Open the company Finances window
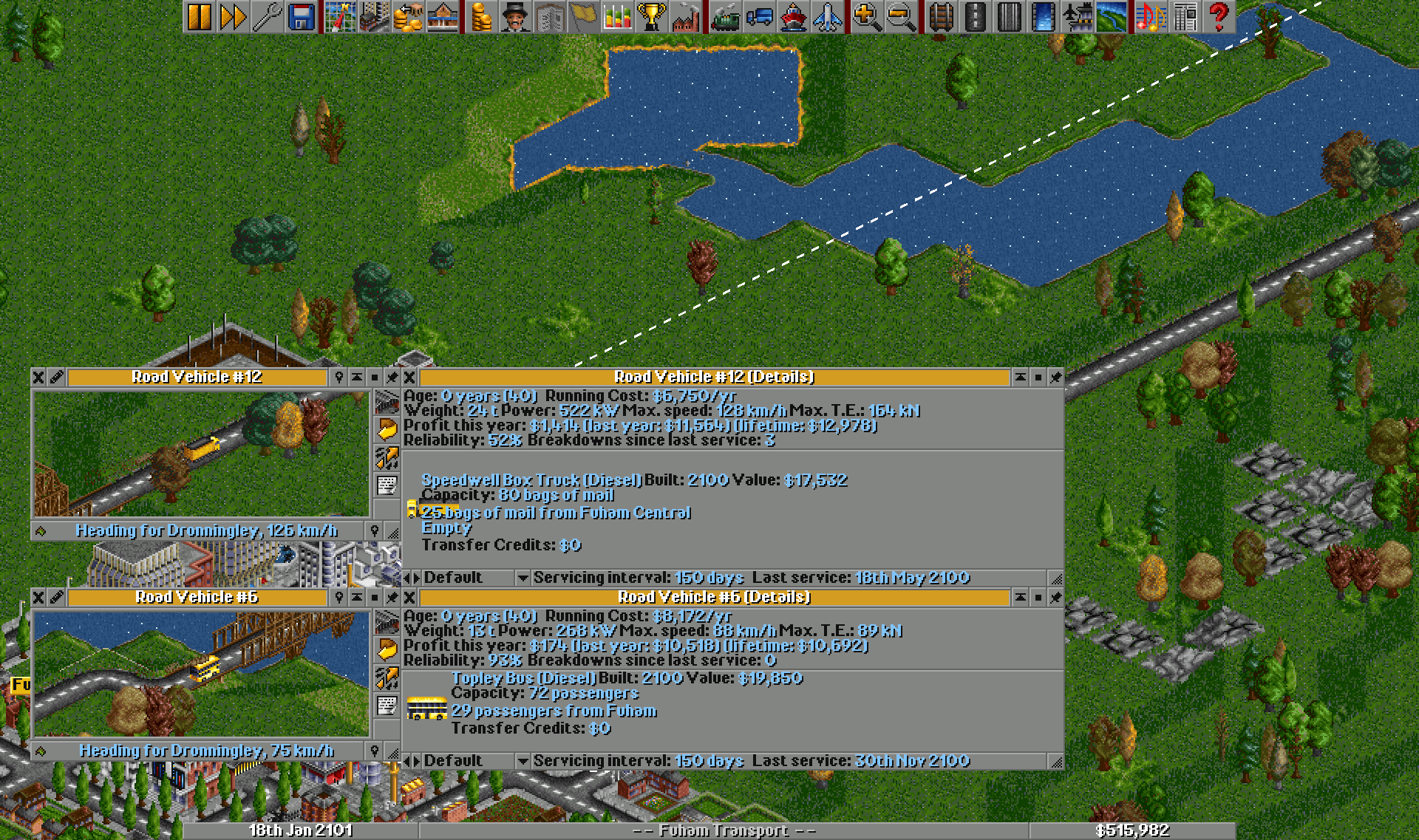The image size is (1419, 840). (480, 15)
